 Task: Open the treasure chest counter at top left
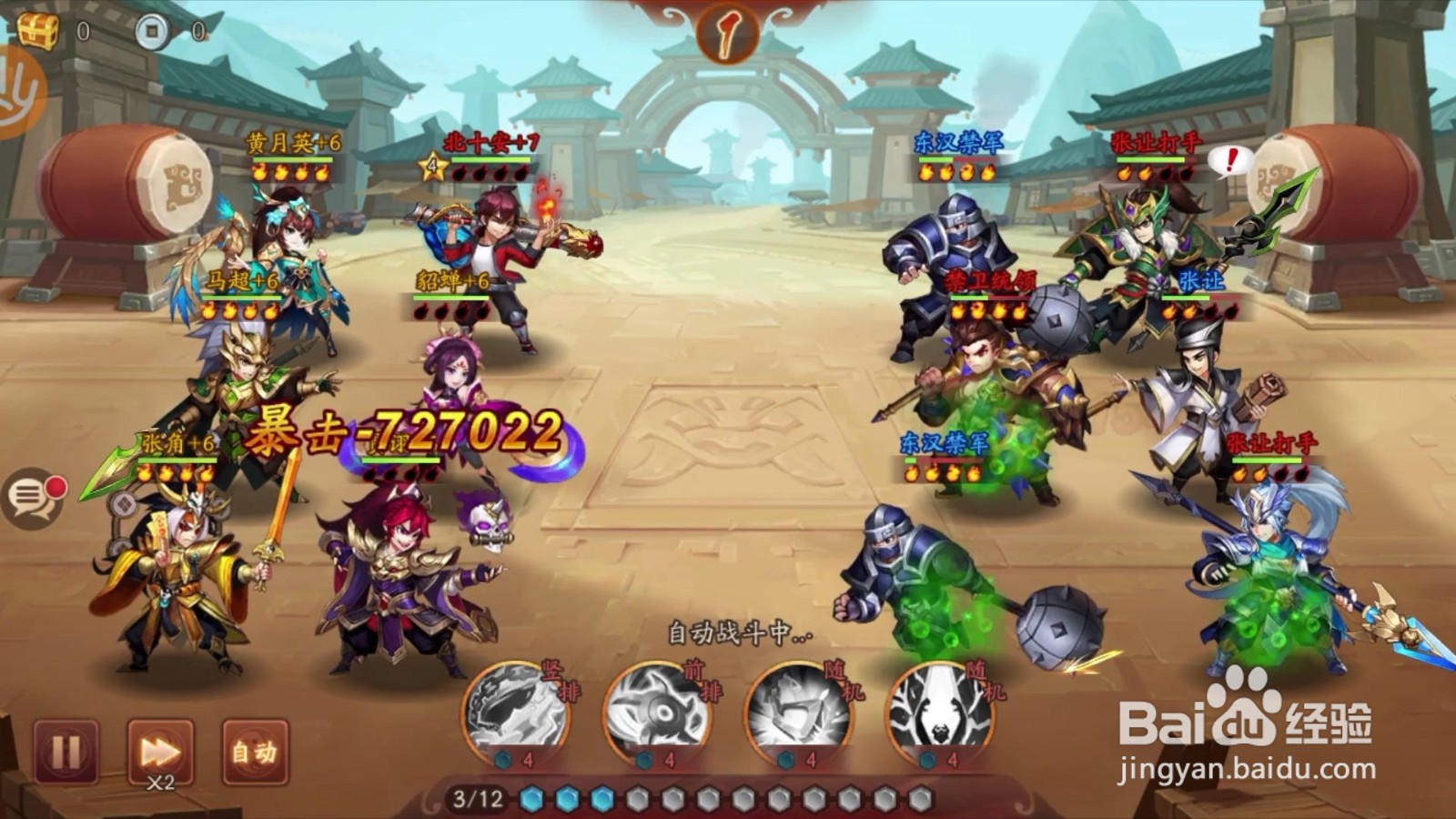38,27
